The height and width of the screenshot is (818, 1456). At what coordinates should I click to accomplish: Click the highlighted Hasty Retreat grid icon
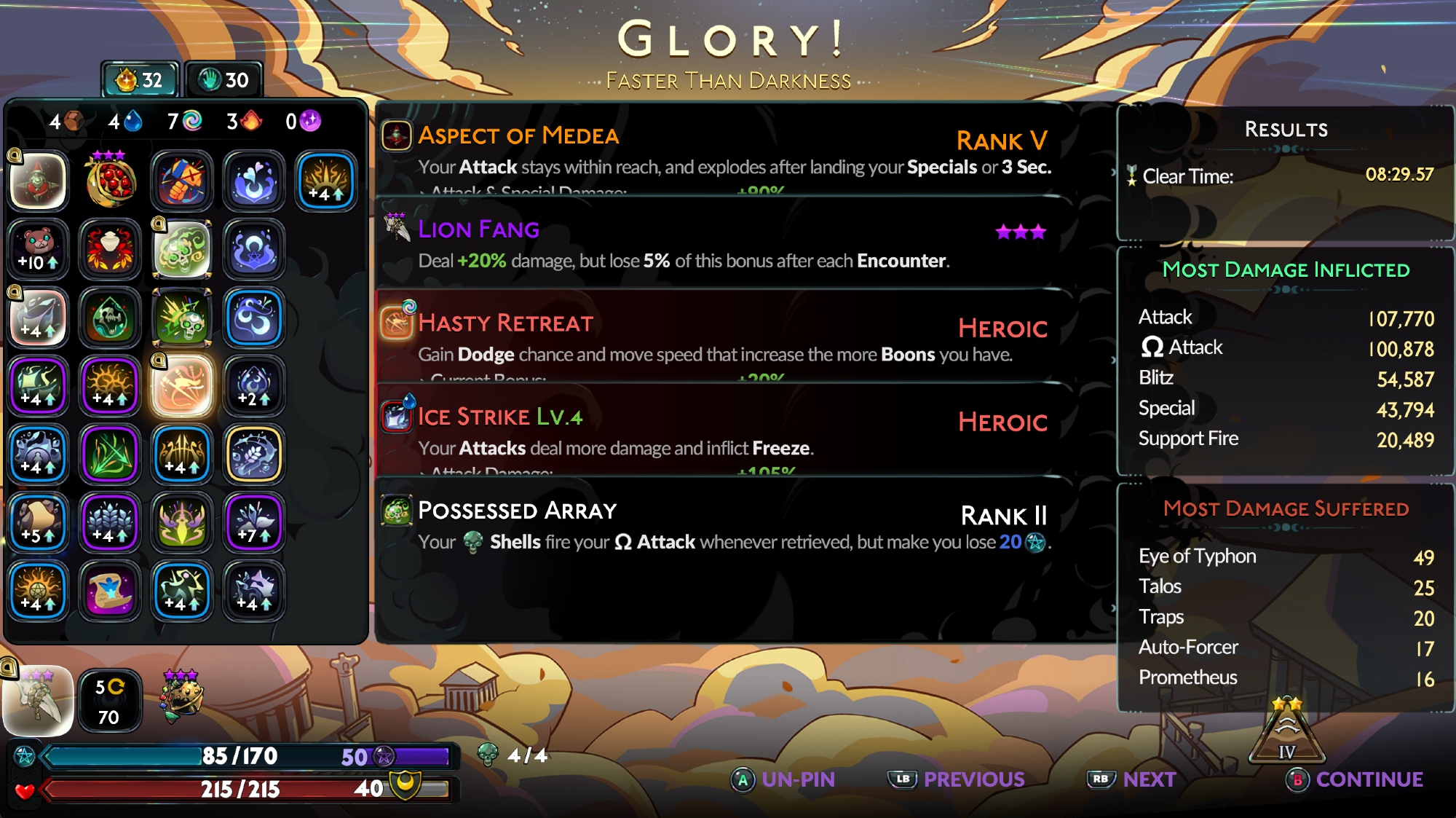(x=182, y=386)
